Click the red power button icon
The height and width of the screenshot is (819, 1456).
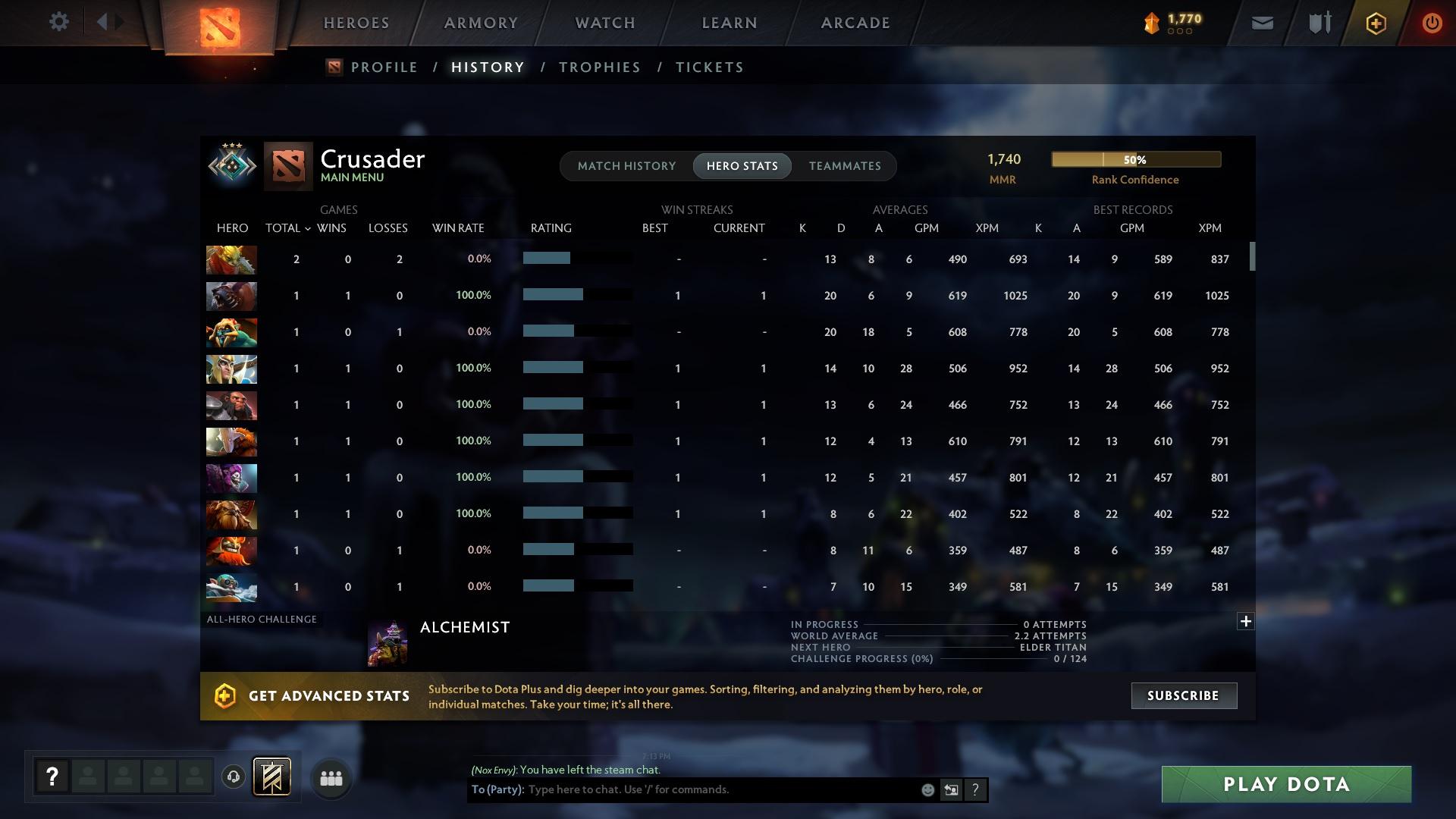pos(1432,22)
